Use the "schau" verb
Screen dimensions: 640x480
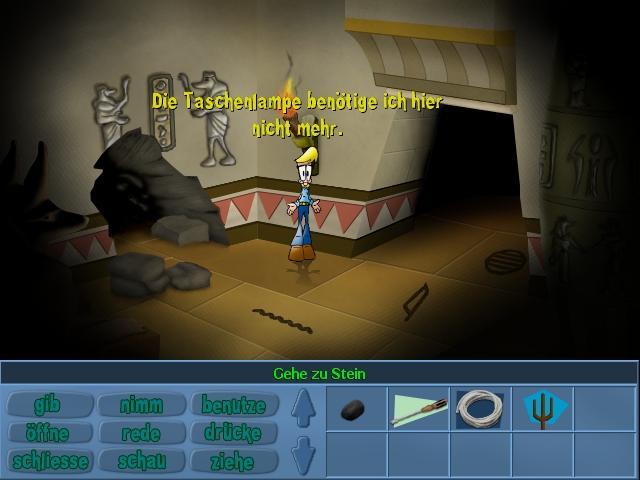(x=141, y=461)
